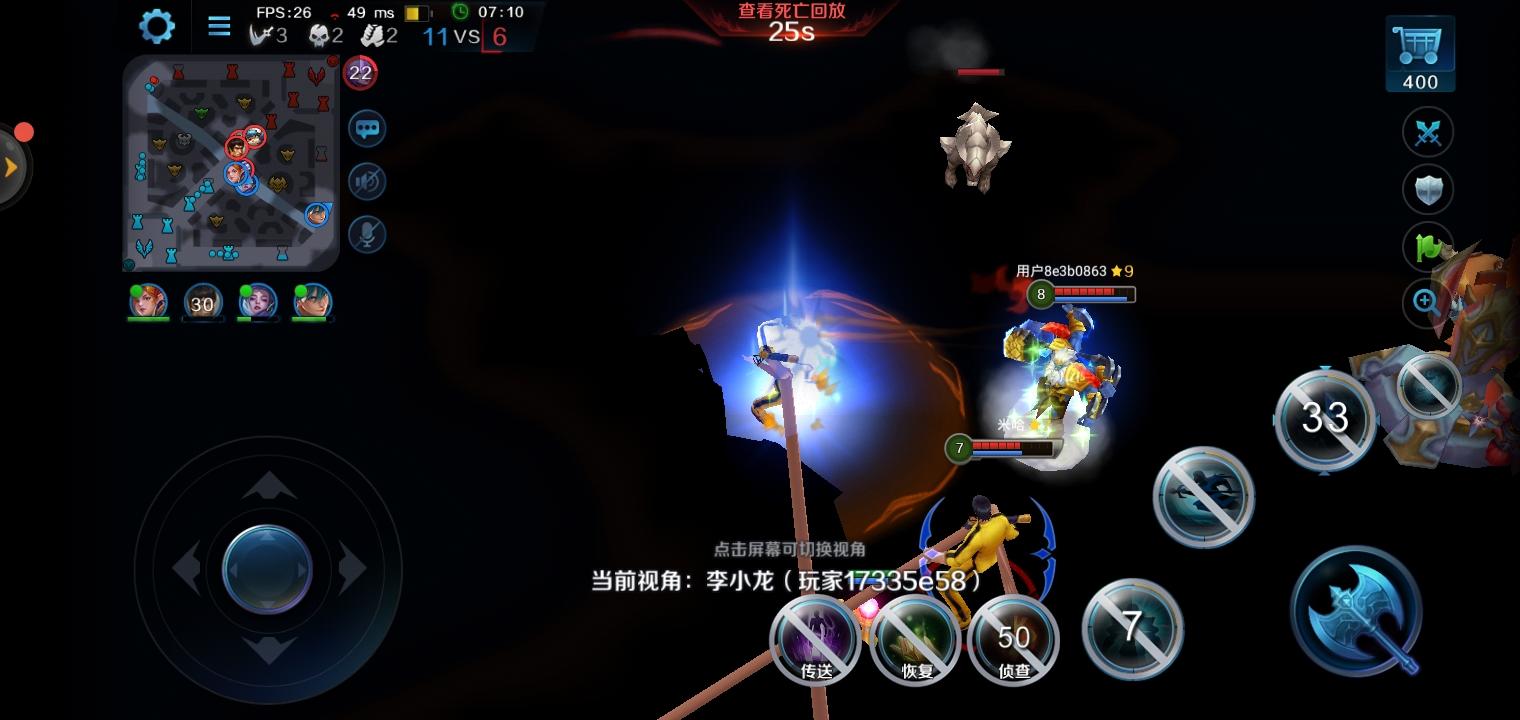Enable the voice chat microphone

(366, 234)
